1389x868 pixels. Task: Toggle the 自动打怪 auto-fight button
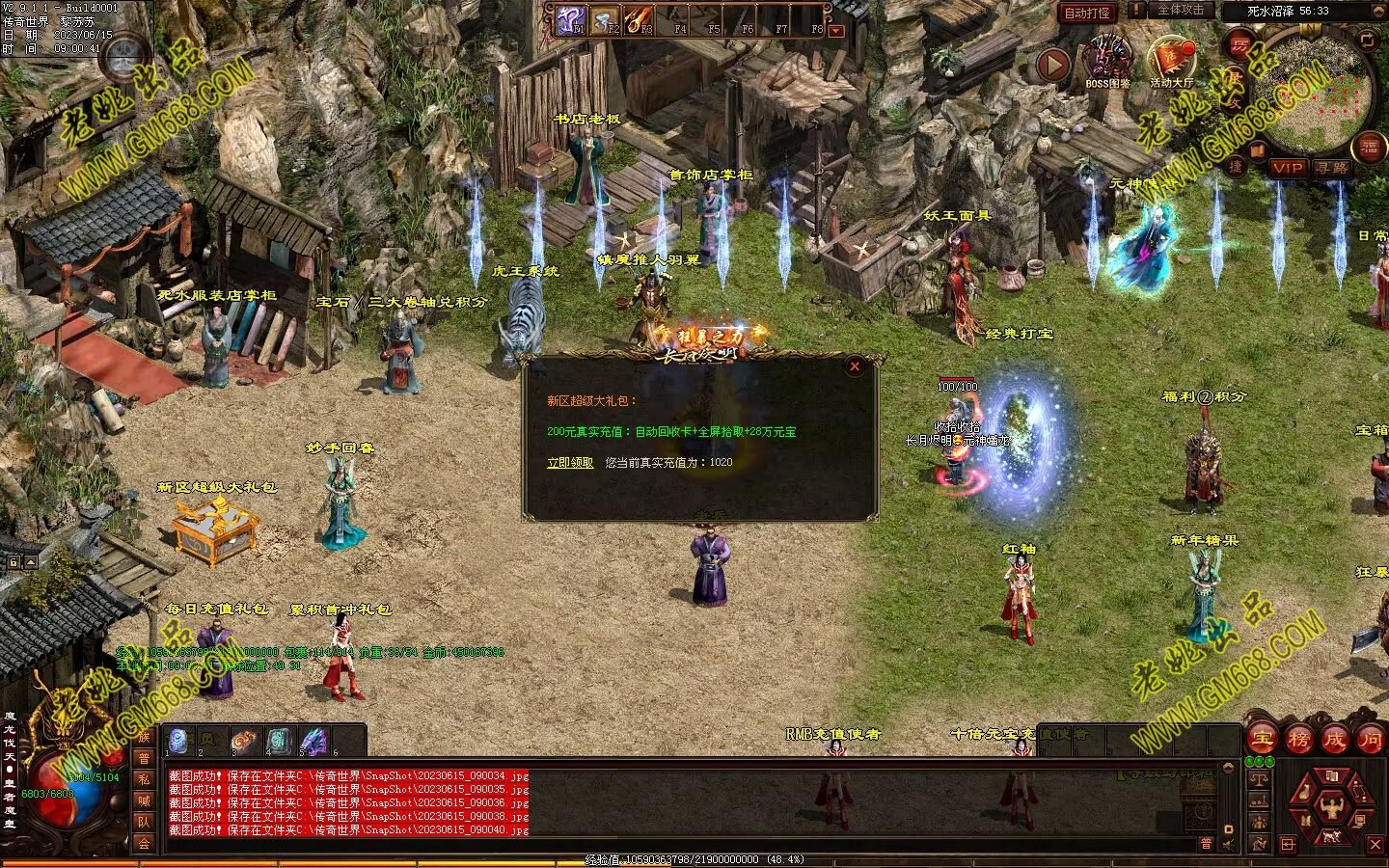[x=1087, y=14]
